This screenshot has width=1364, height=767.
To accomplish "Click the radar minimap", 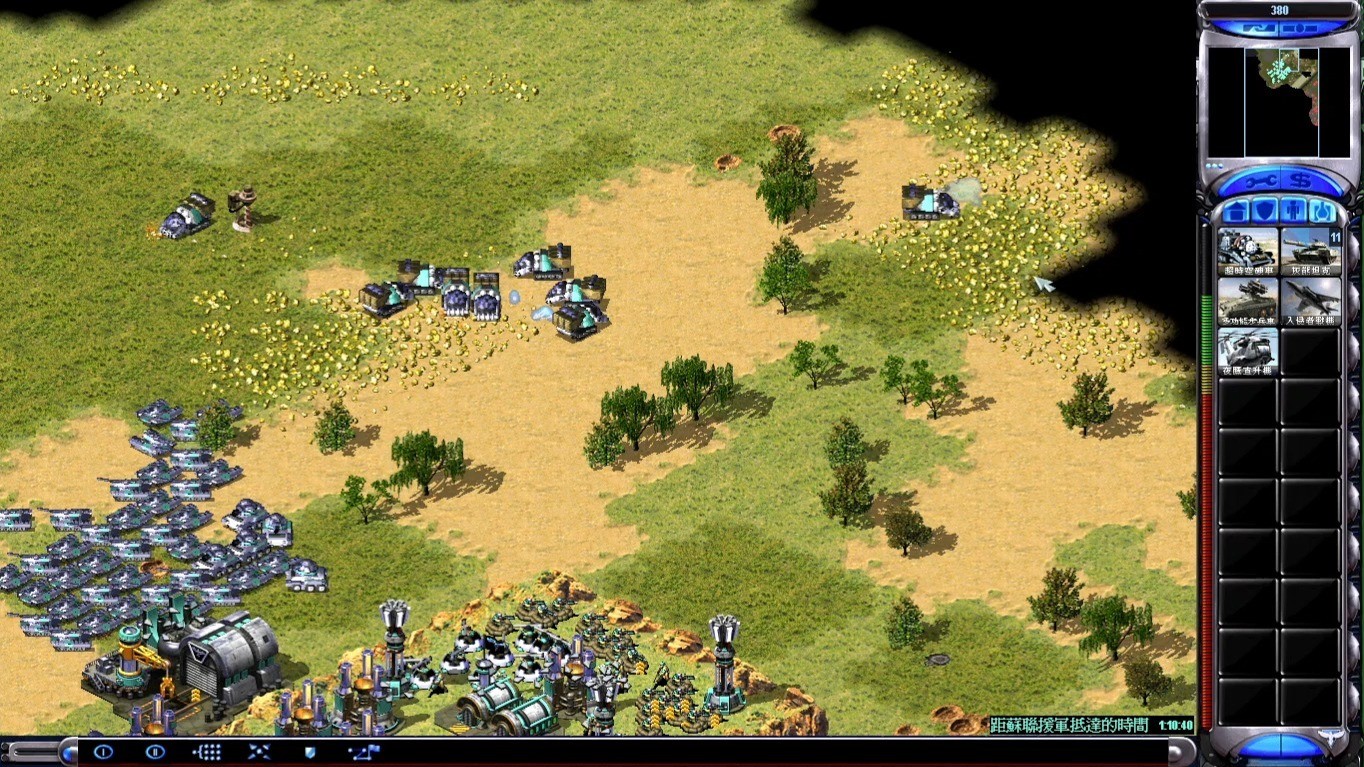I will 1279,102.
